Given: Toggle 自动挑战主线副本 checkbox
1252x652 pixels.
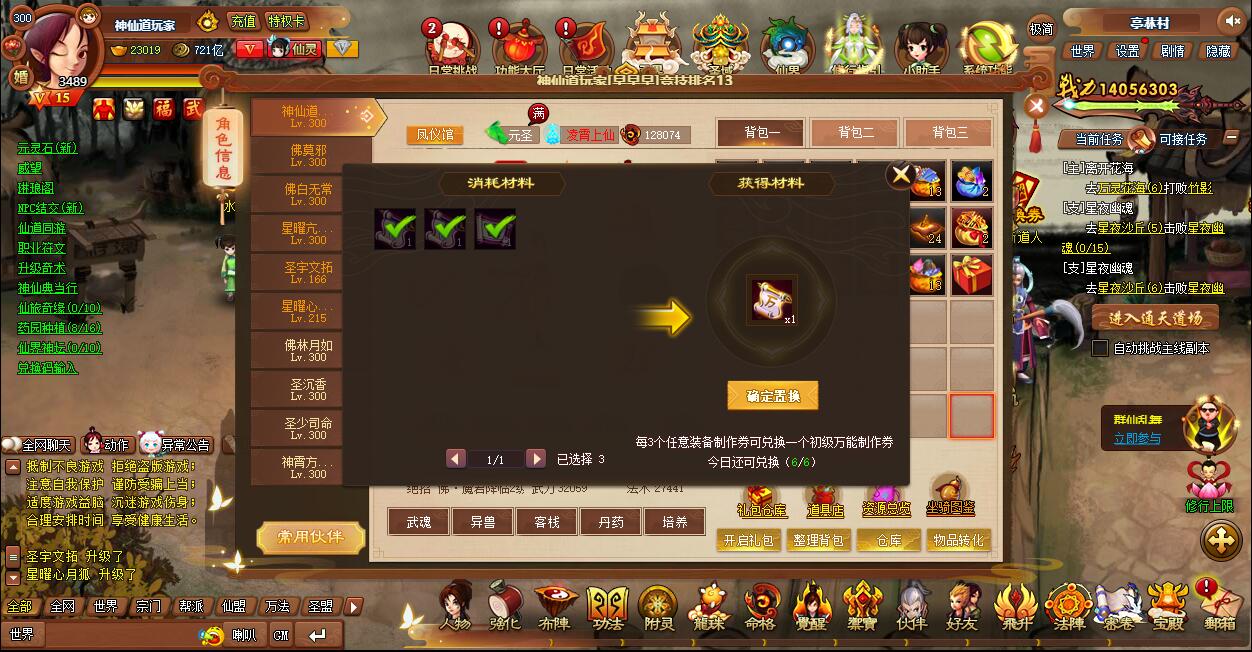Looking at the screenshot, I should 1100,349.
